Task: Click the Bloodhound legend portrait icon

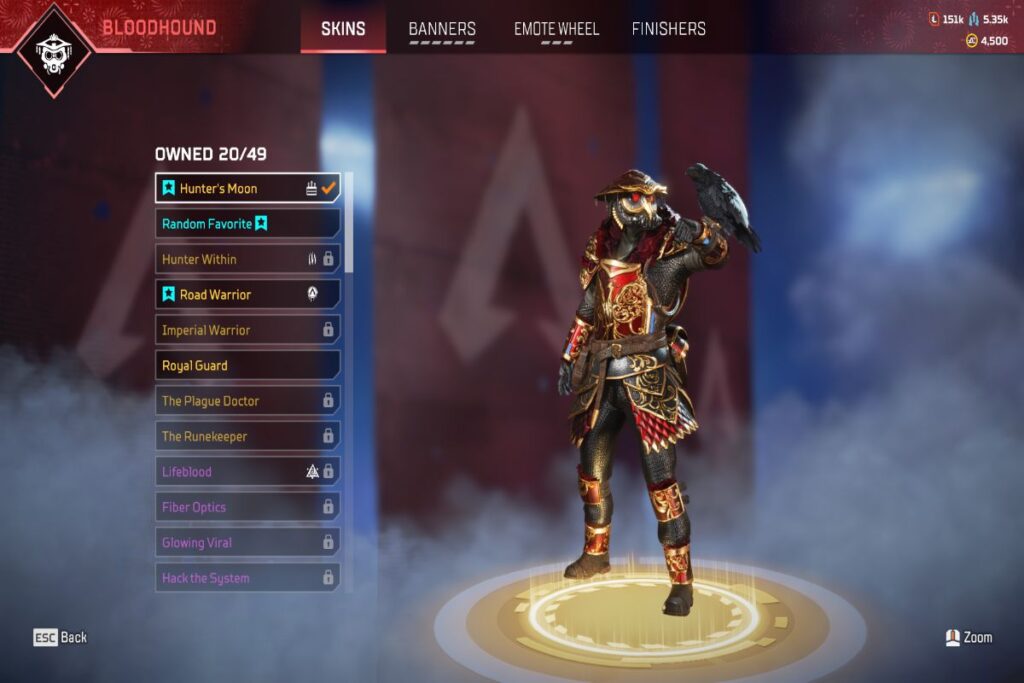Action: pos(50,50)
